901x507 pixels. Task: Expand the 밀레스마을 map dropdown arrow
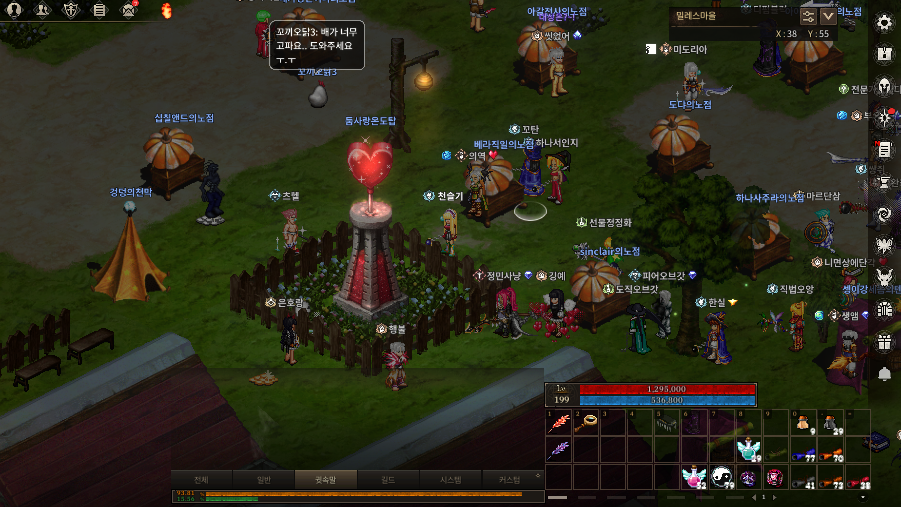point(828,15)
